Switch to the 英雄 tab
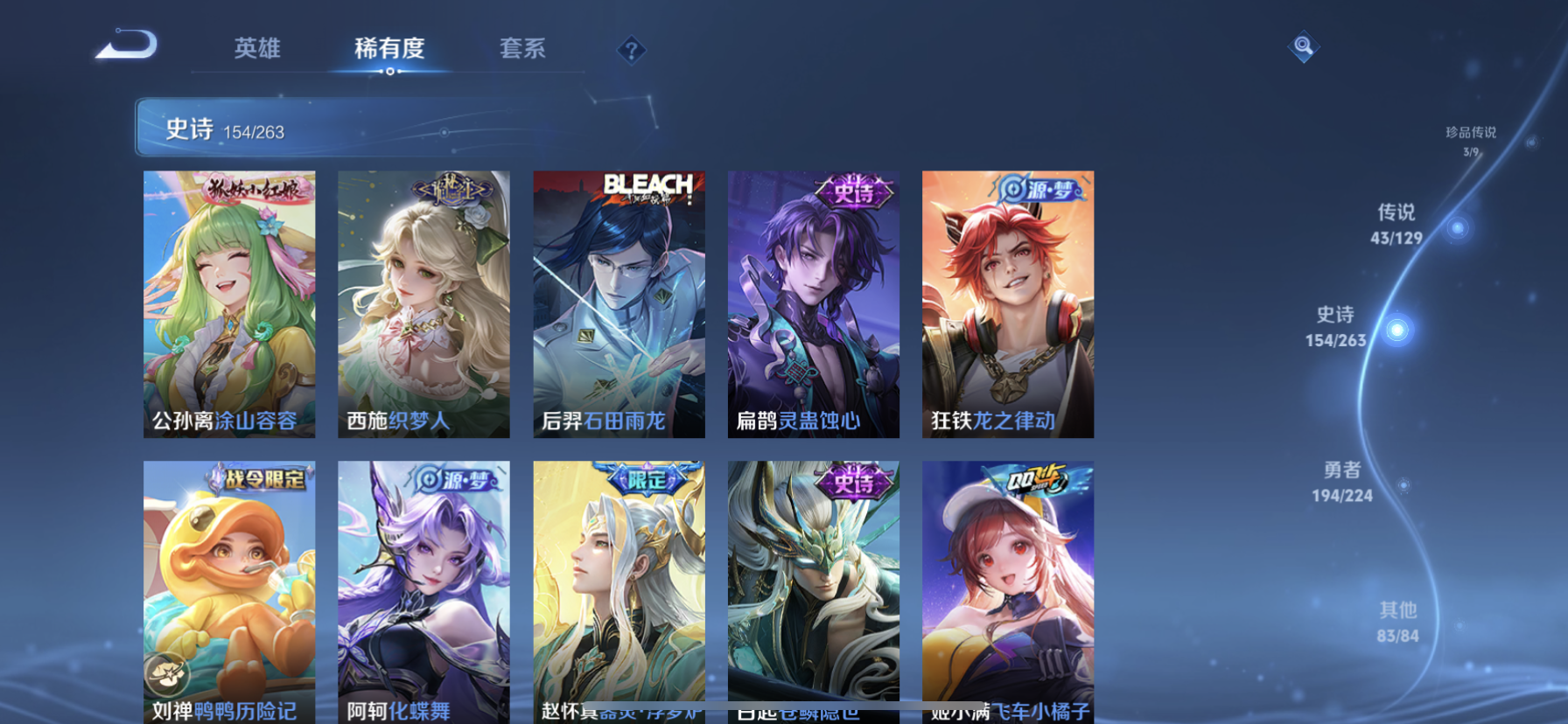This screenshot has height=724, width=1568. pos(256,48)
